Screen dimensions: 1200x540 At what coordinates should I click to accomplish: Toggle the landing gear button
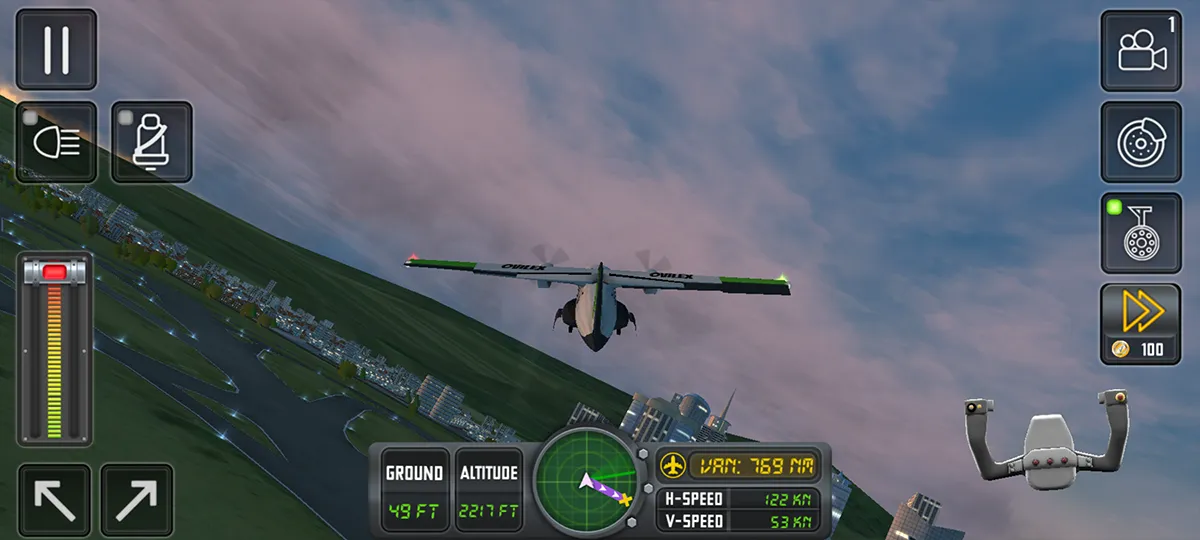tap(1141, 233)
